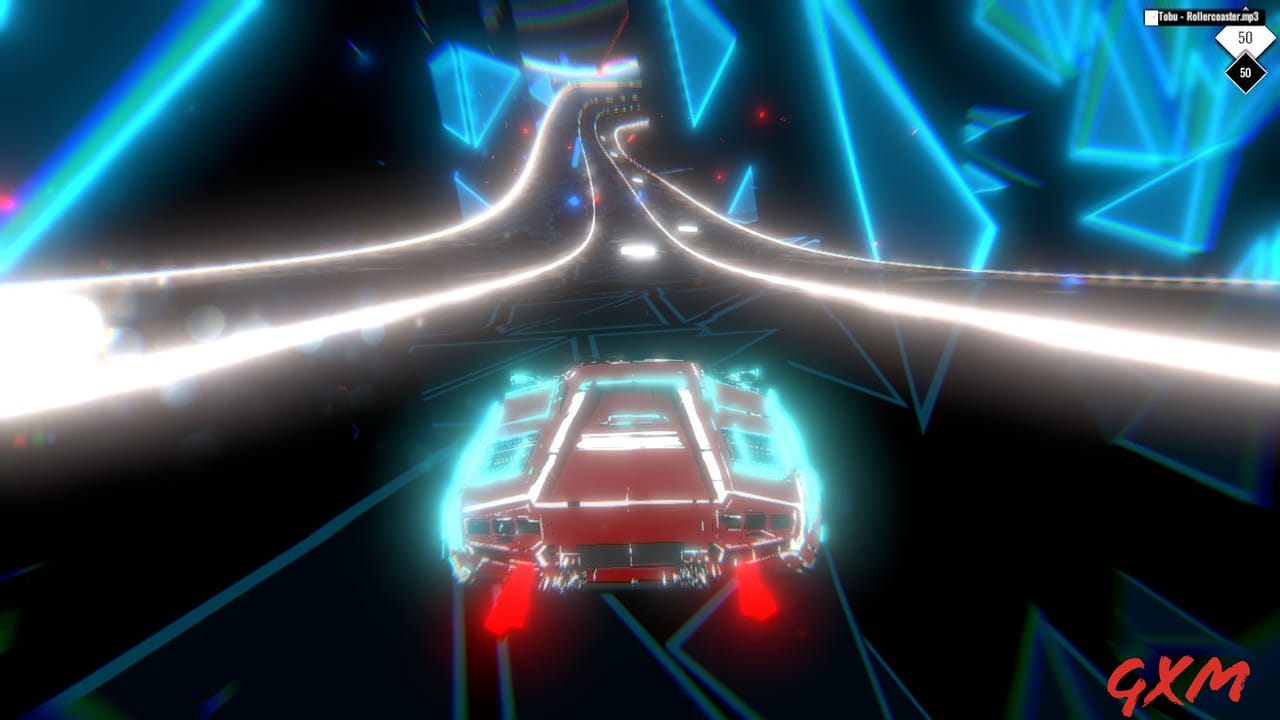The height and width of the screenshot is (720, 1280).
Task: Click the black diamond counter icon
Action: [x=1245, y=72]
